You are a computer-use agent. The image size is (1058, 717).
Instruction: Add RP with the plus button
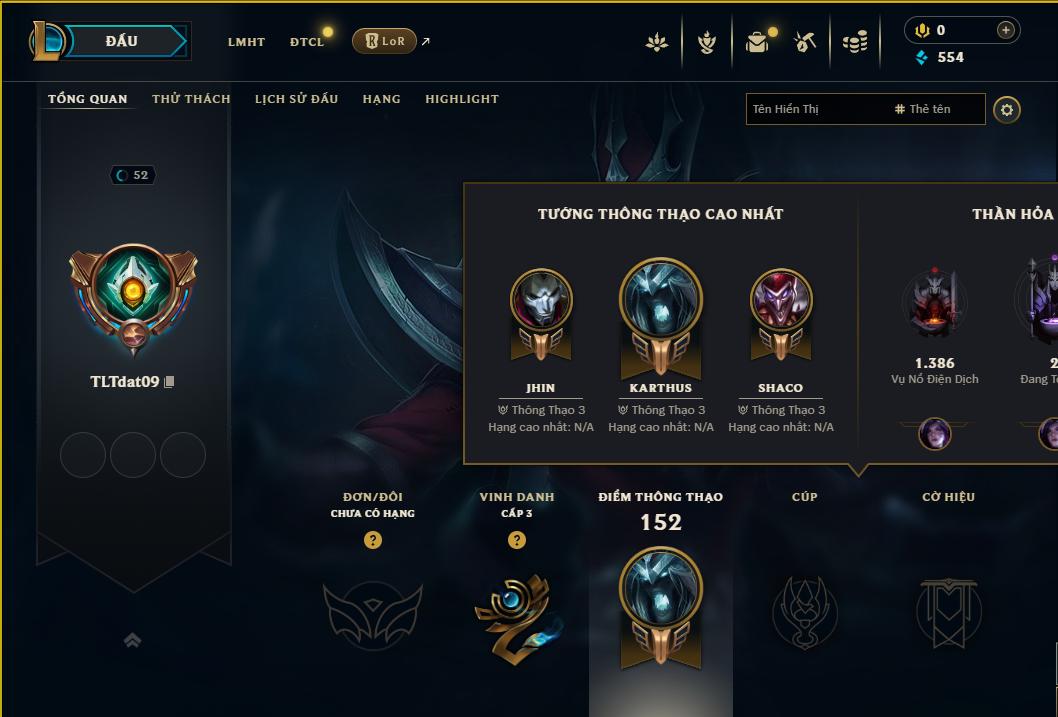1006,31
